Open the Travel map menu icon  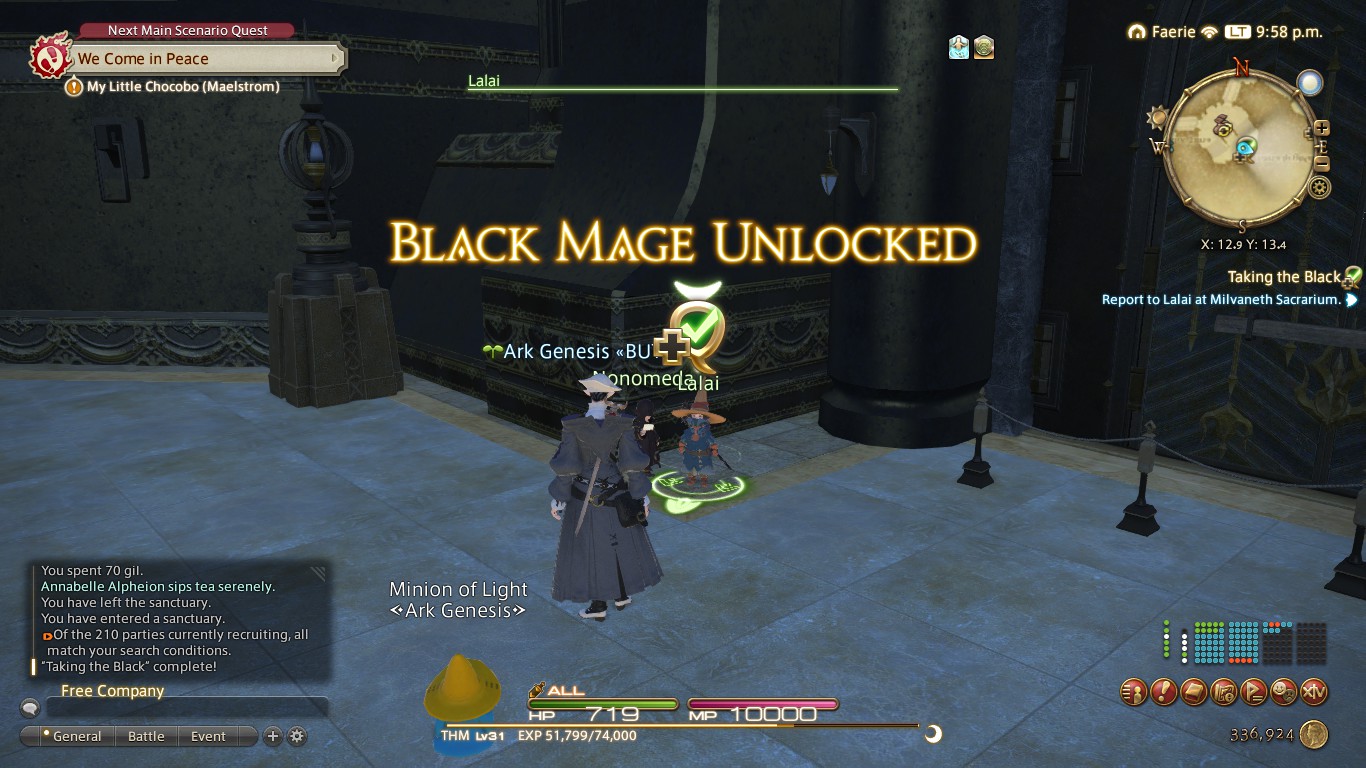pos(1224,691)
